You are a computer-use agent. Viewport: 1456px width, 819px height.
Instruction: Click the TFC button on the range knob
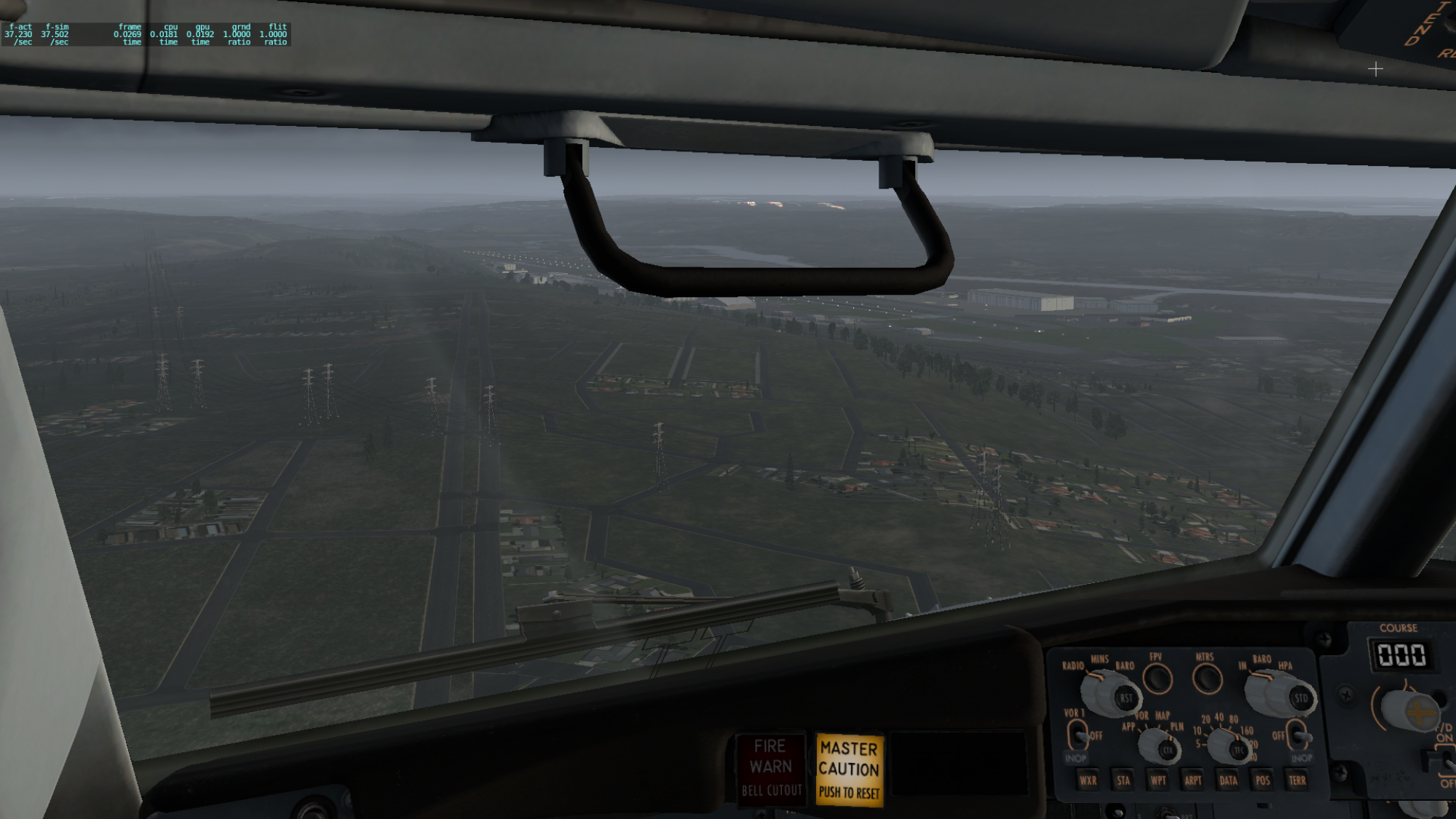pos(1239,750)
